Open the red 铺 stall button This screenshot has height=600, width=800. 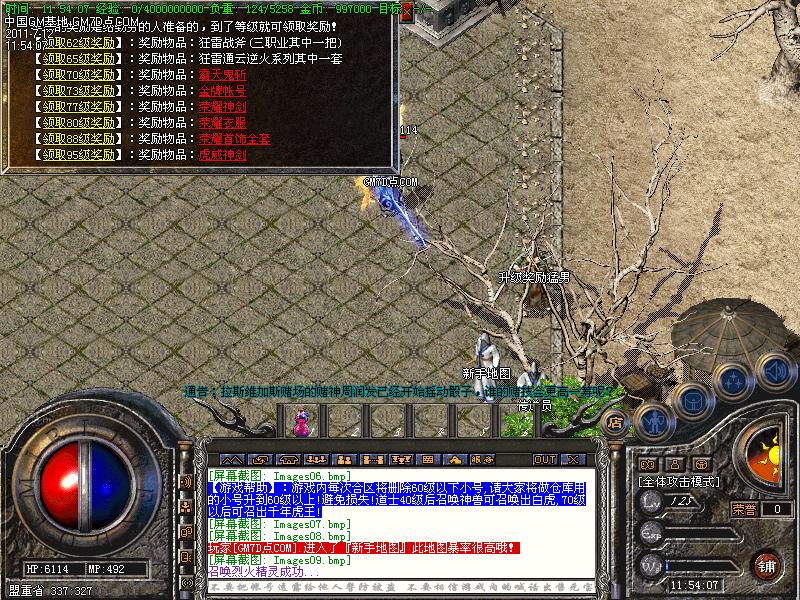tap(766, 565)
